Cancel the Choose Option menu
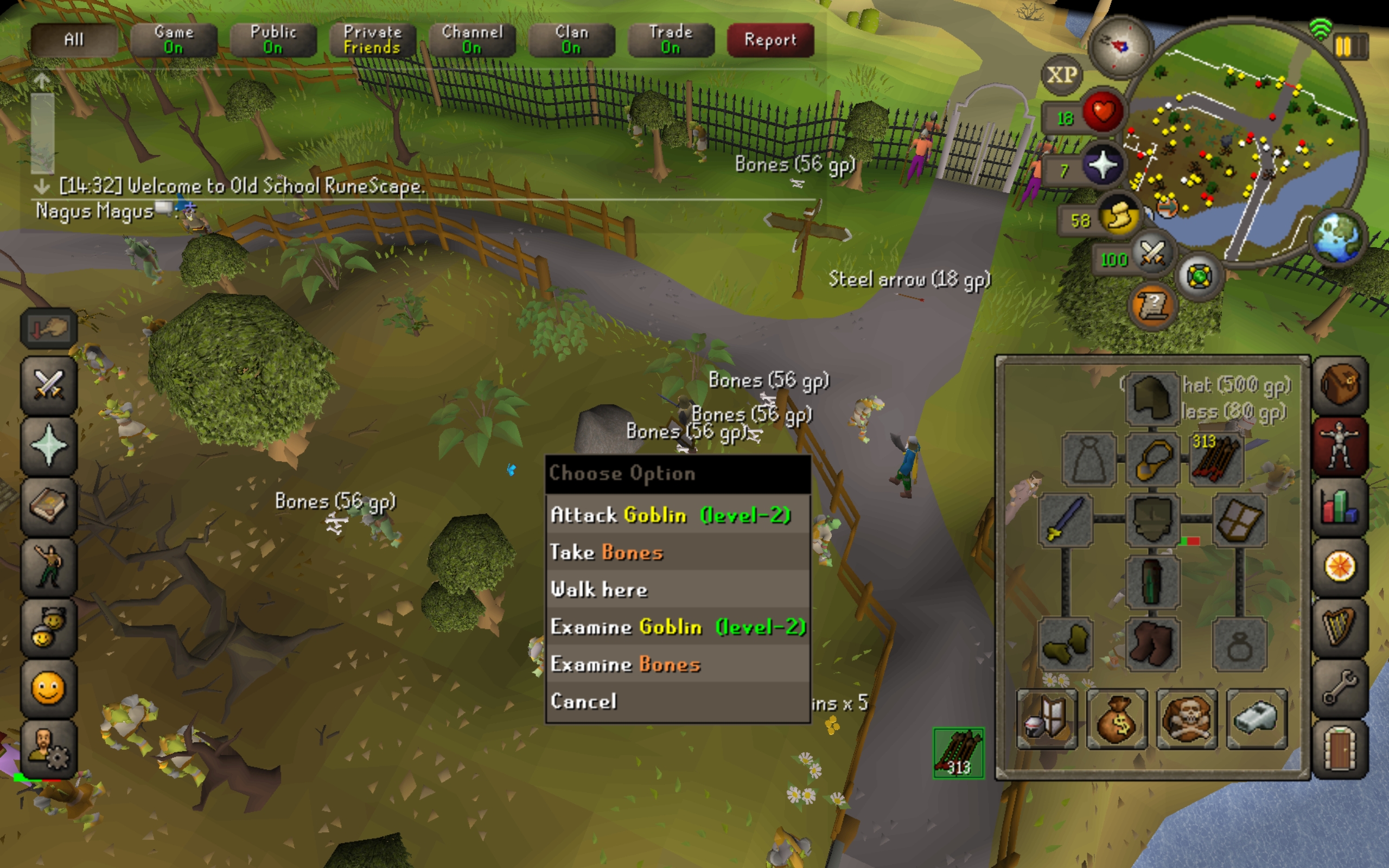Image resolution: width=1389 pixels, height=868 pixels. pos(583,701)
